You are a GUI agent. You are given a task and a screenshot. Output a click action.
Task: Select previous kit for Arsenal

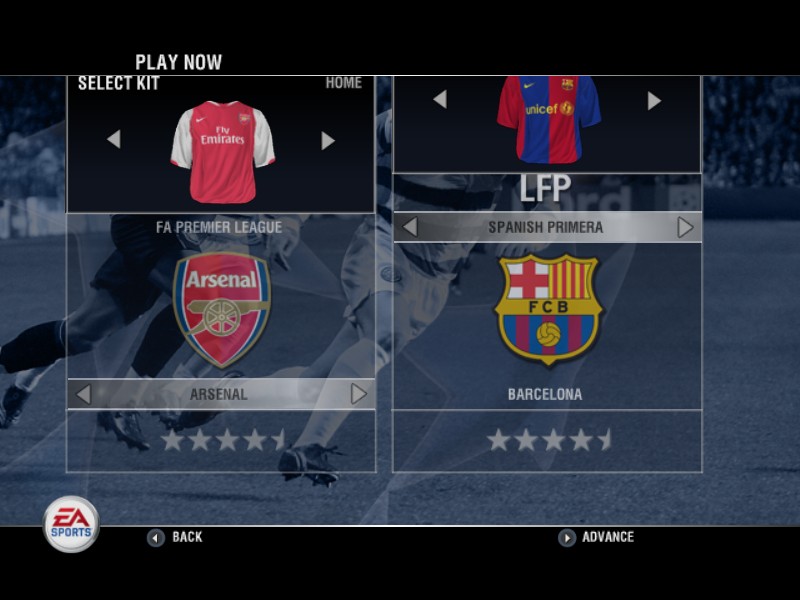(x=113, y=140)
